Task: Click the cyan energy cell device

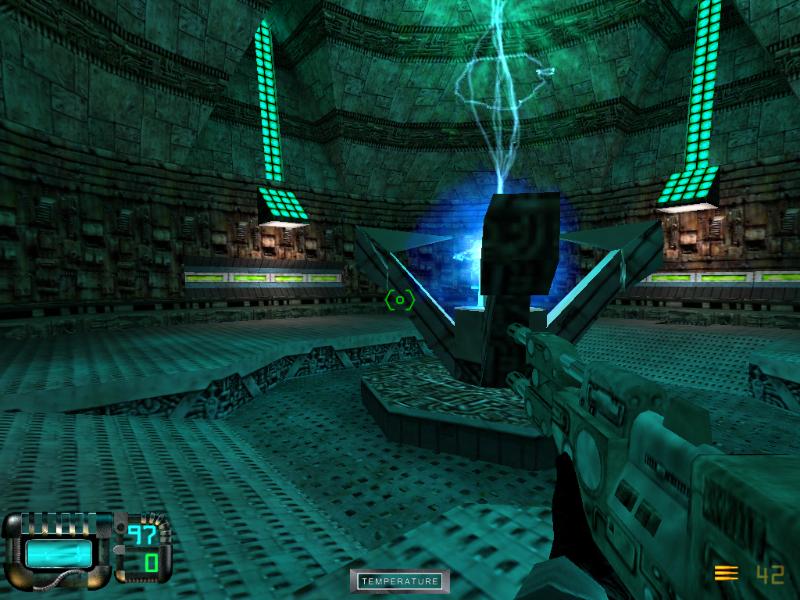Action: point(57,551)
